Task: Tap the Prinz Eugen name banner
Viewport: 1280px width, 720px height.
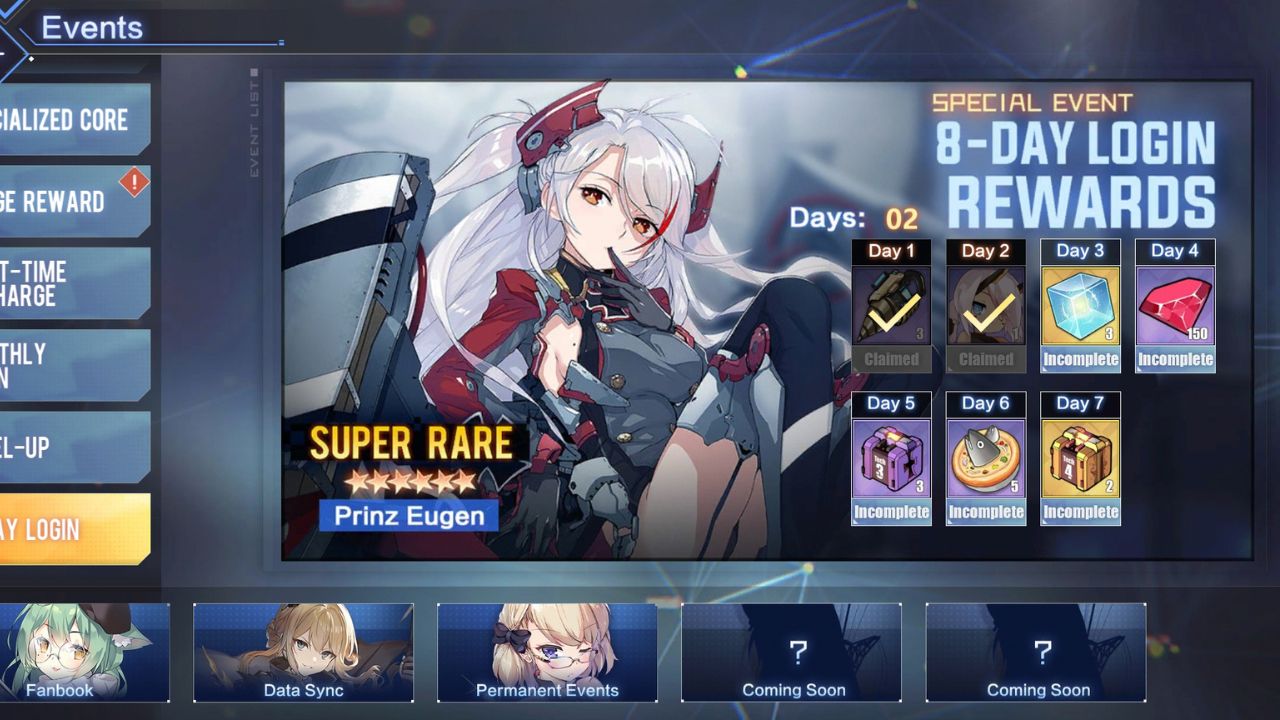Action: pos(408,515)
